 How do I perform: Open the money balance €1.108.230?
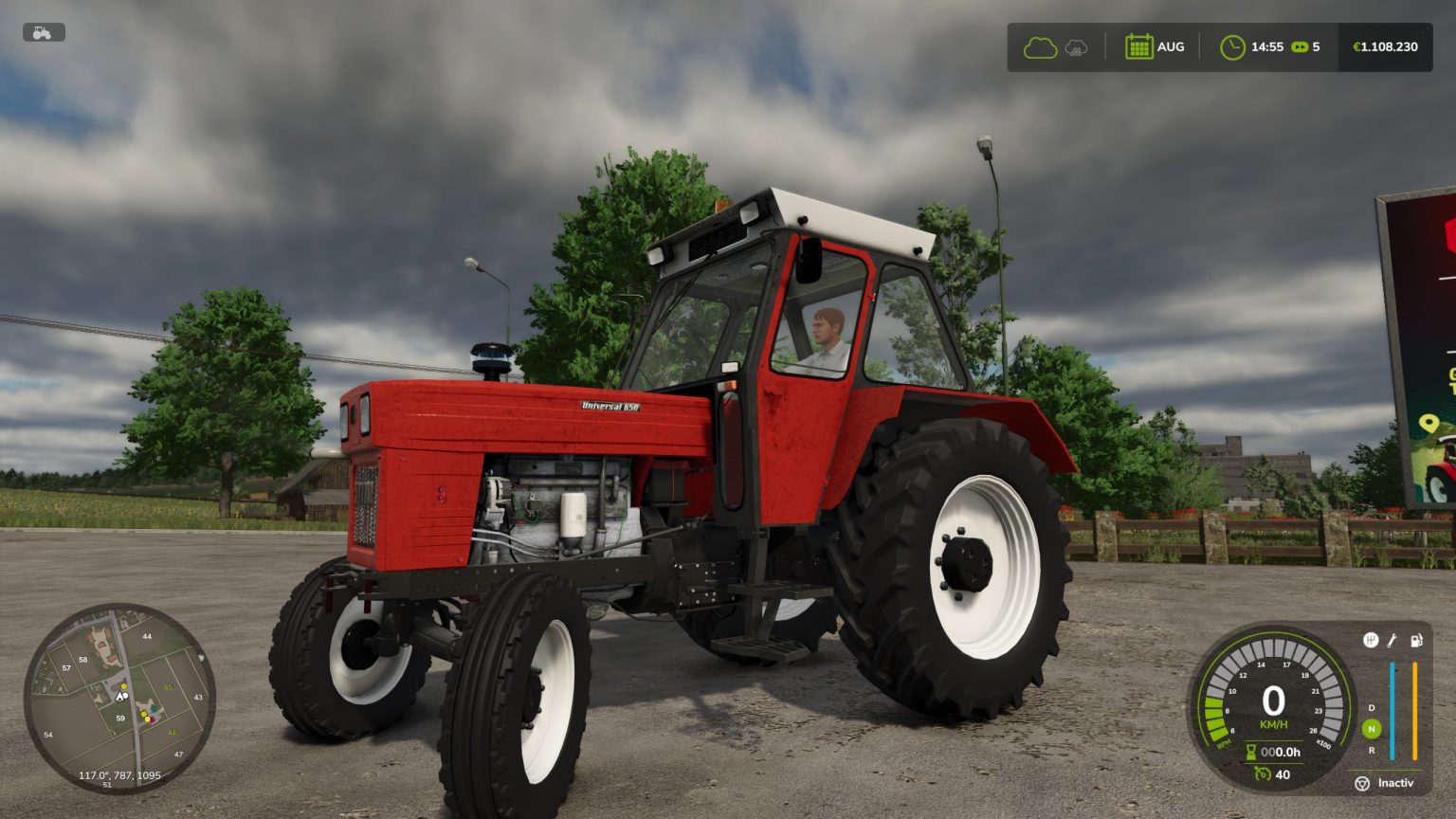[x=1385, y=47]
